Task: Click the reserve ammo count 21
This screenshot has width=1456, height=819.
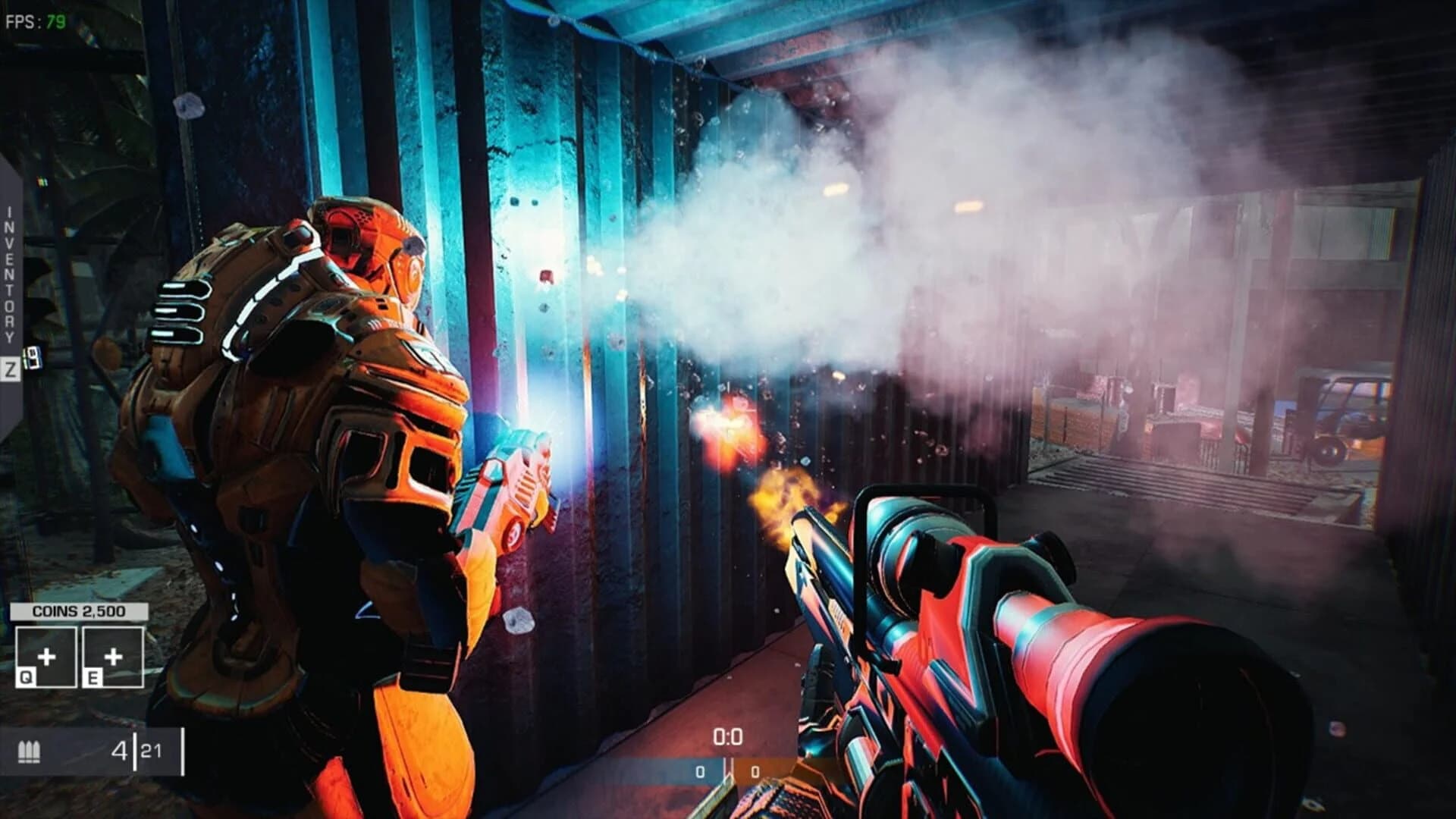Action: pyautogui.click(x=150, y=751)
